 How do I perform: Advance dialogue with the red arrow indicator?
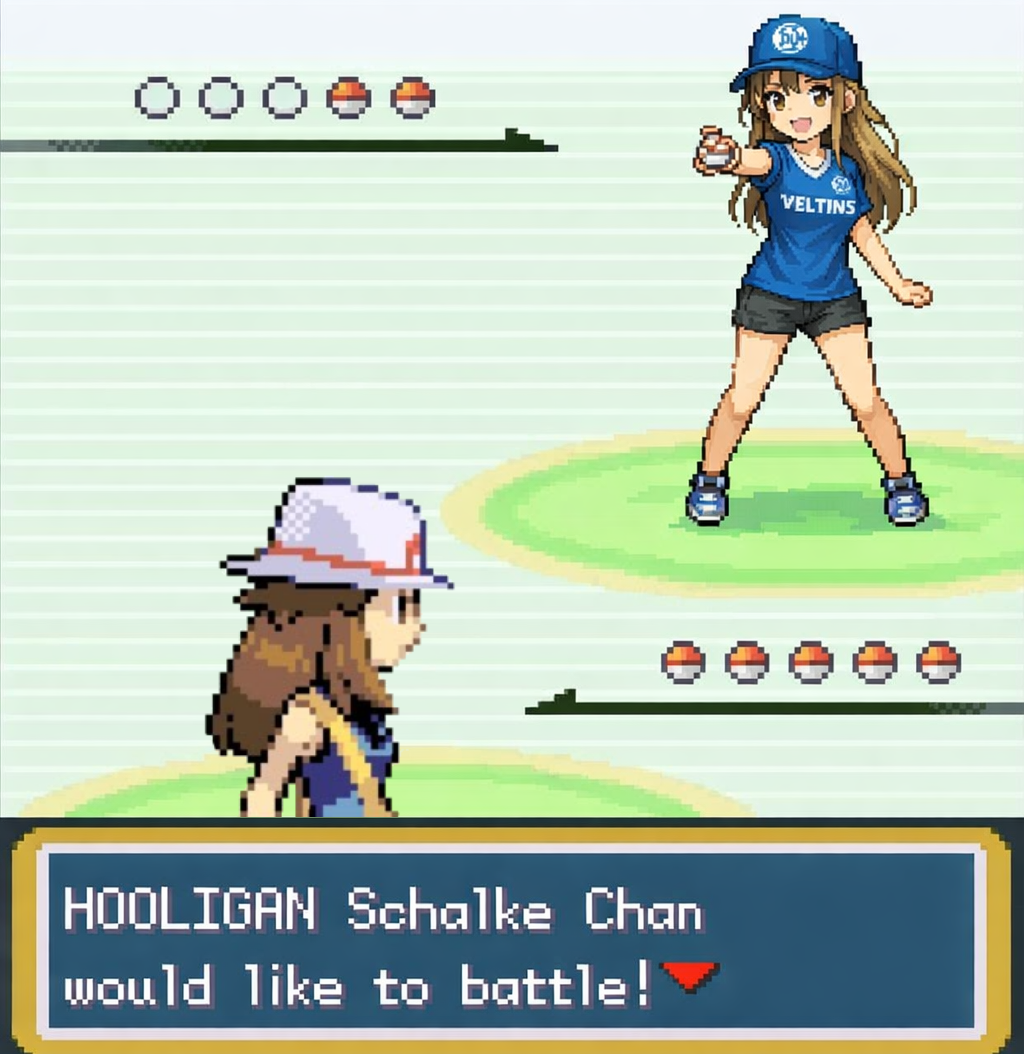pyautogui.click(x=691, y=974)
